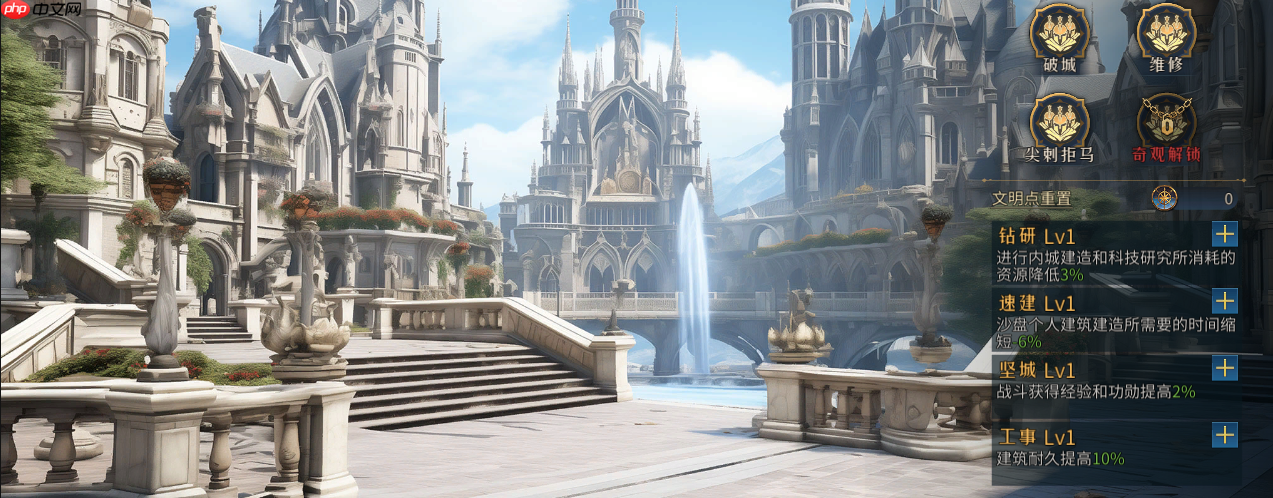1273x498 pixels.
Task: Add a point to 速建 Lv1
Action: click(1224, 300)
